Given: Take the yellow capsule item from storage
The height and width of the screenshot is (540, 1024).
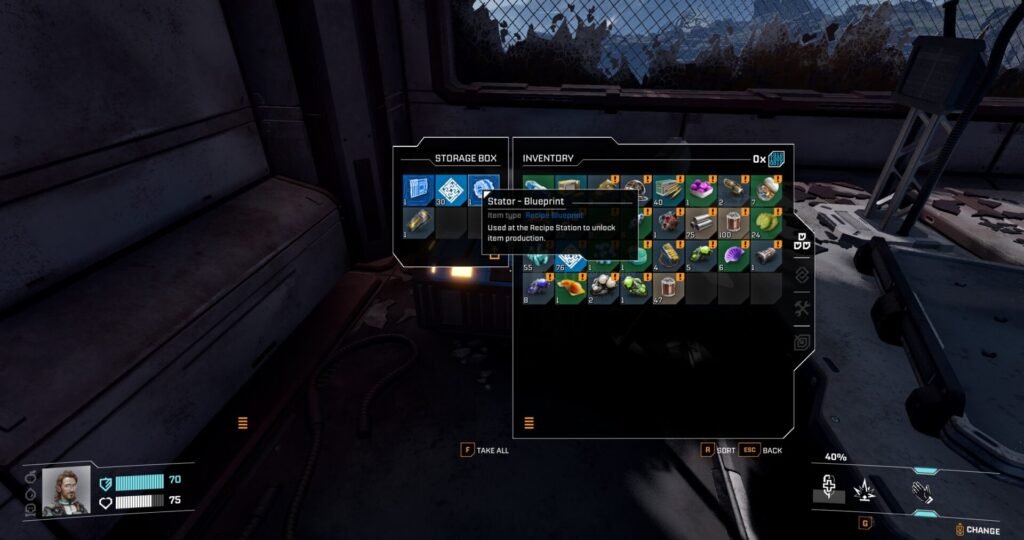Looking at the screenshot, I should [x=418, y=222].
